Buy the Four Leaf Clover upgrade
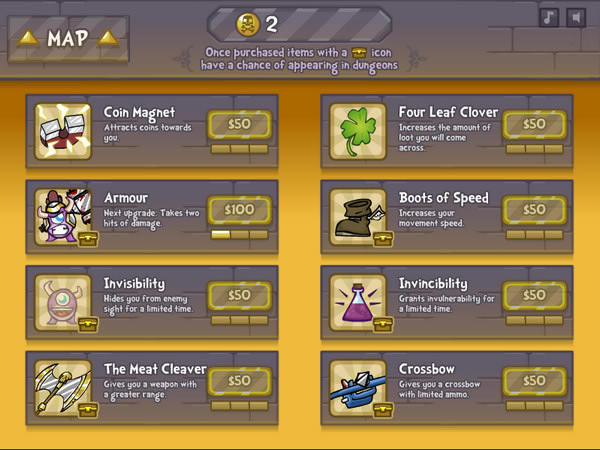The width and height of the screenshot is (600, 450). (534, 125)
